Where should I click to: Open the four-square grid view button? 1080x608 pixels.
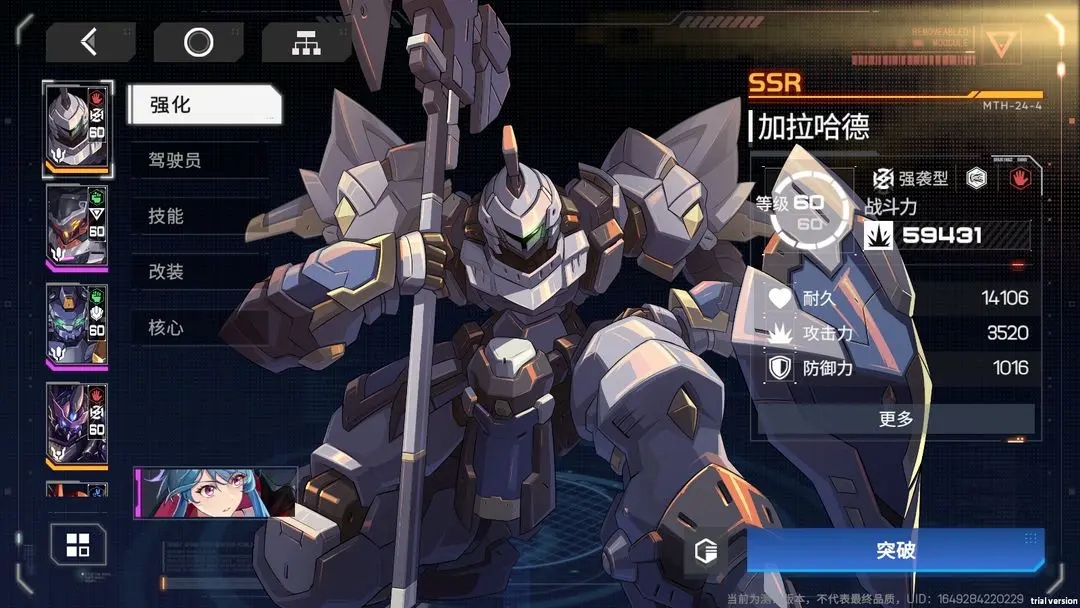pyautogui.click(x=78, y=546)
